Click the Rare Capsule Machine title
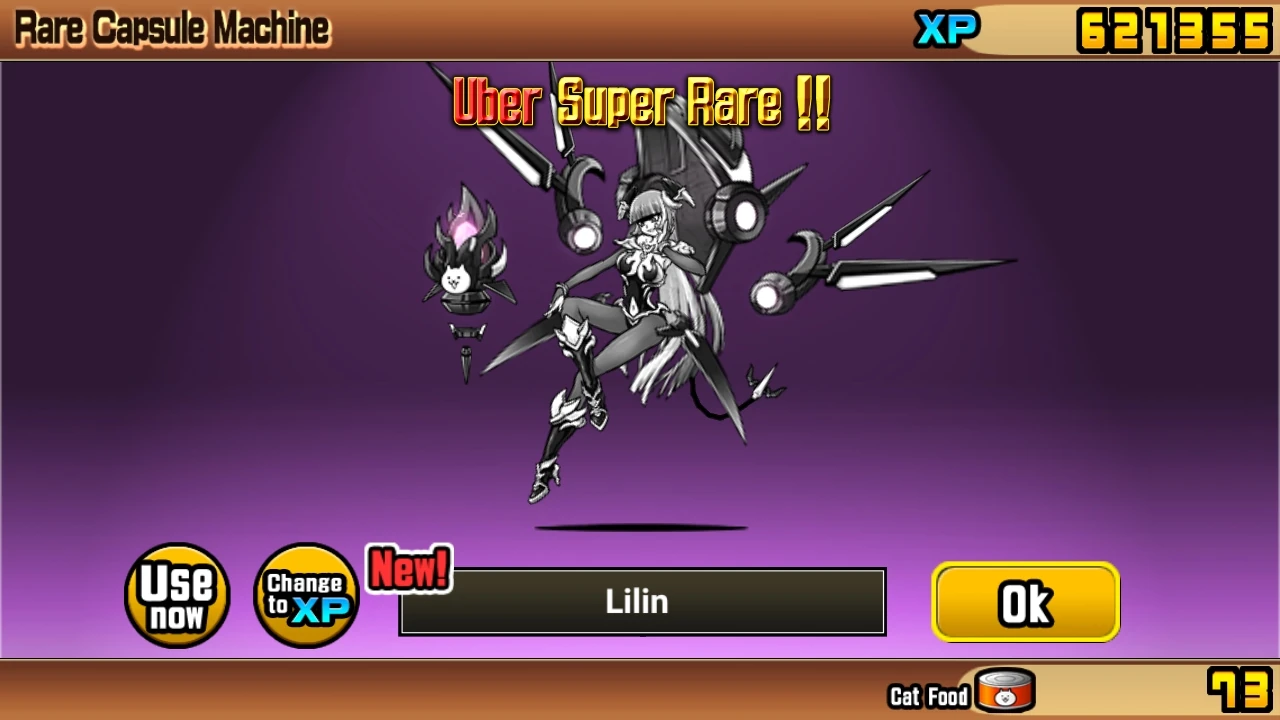Image resolution: width=1280 pixels, height=720 pixels. [170, 26]
